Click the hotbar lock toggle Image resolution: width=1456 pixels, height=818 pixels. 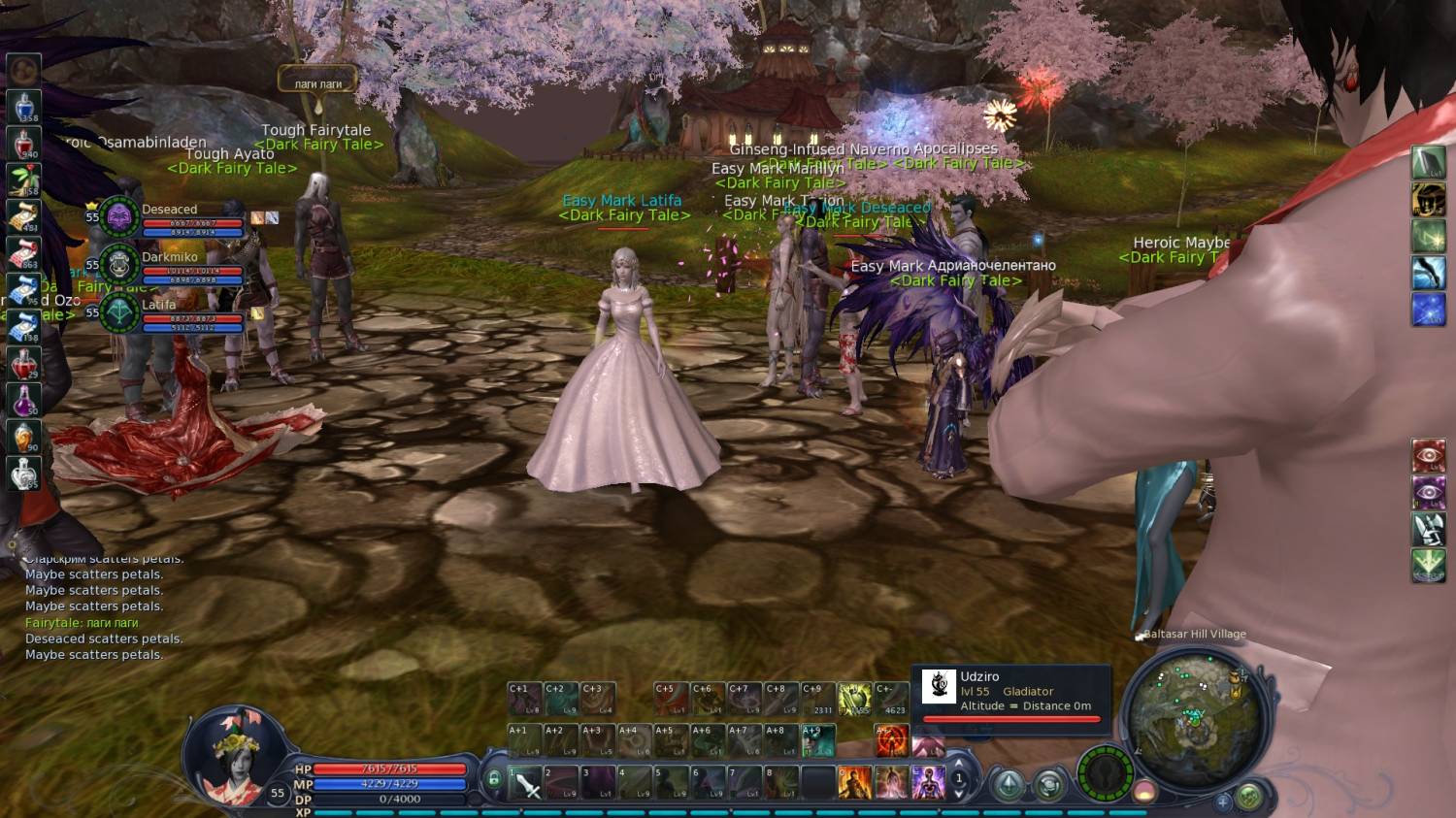pyautogui.click(x=494, y=778)
